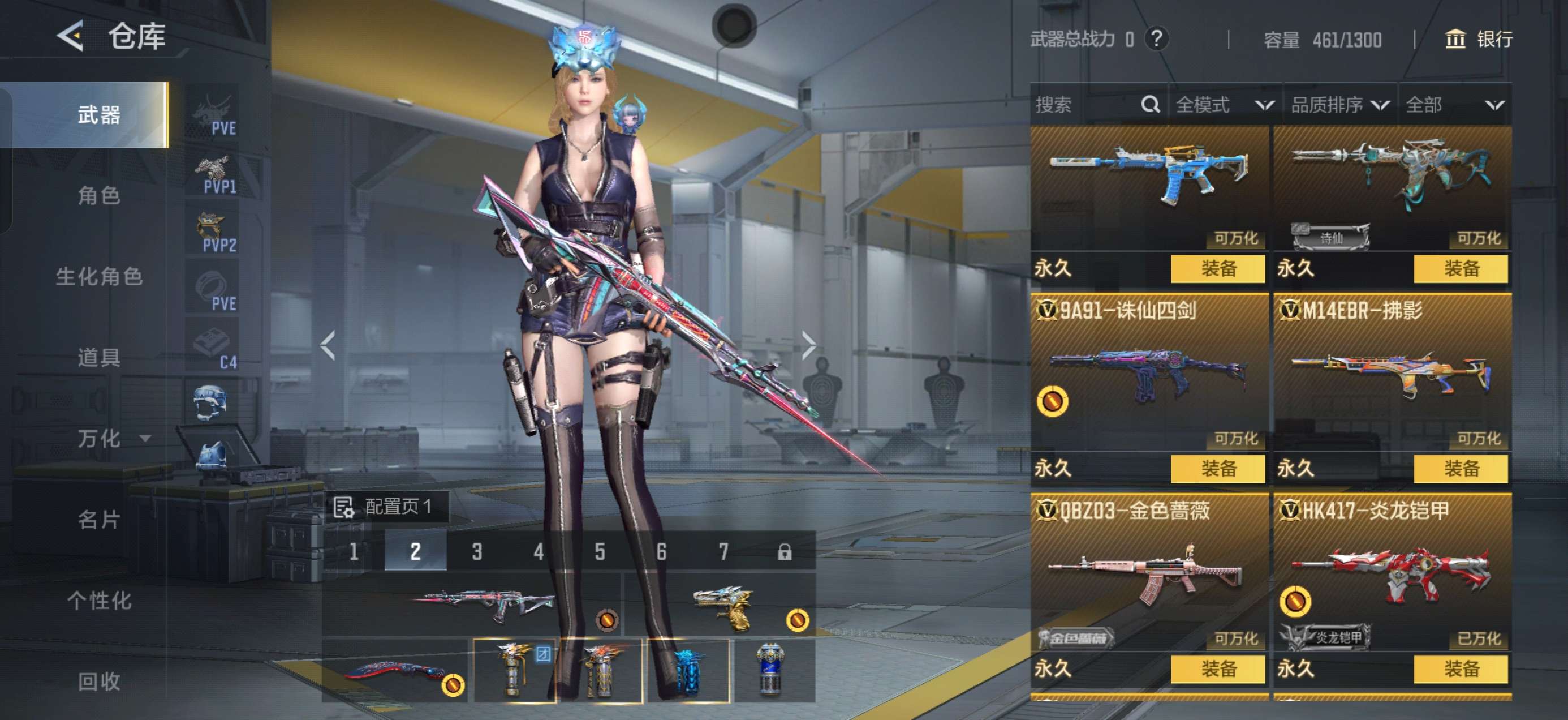Click the weapon power question mark help
The height and width of the screenshot is (720, 1568).
click(1156, 39)
